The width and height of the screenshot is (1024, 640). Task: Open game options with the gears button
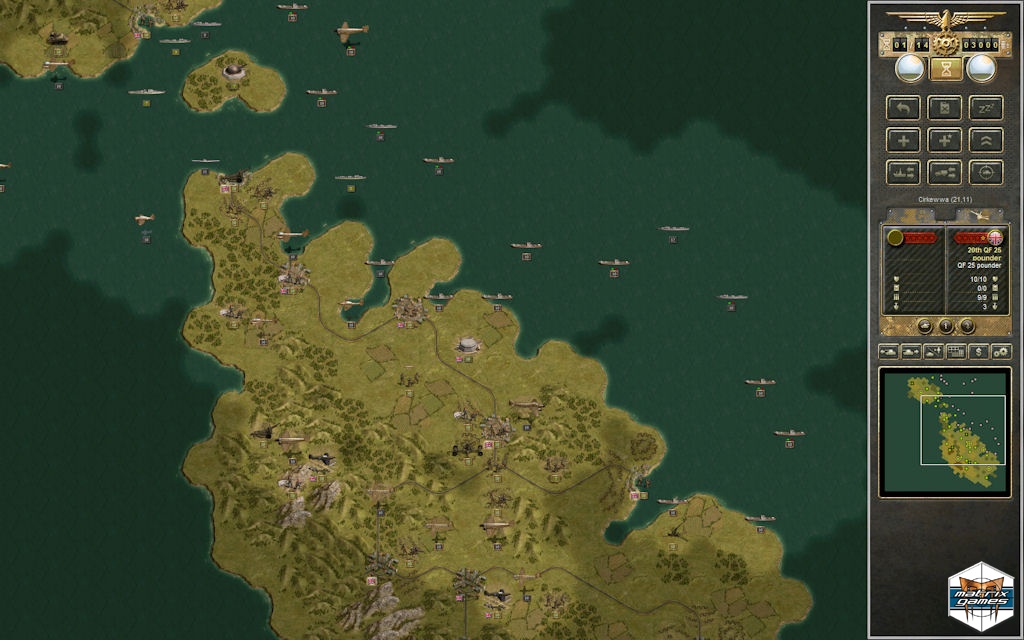[1001, 351]
